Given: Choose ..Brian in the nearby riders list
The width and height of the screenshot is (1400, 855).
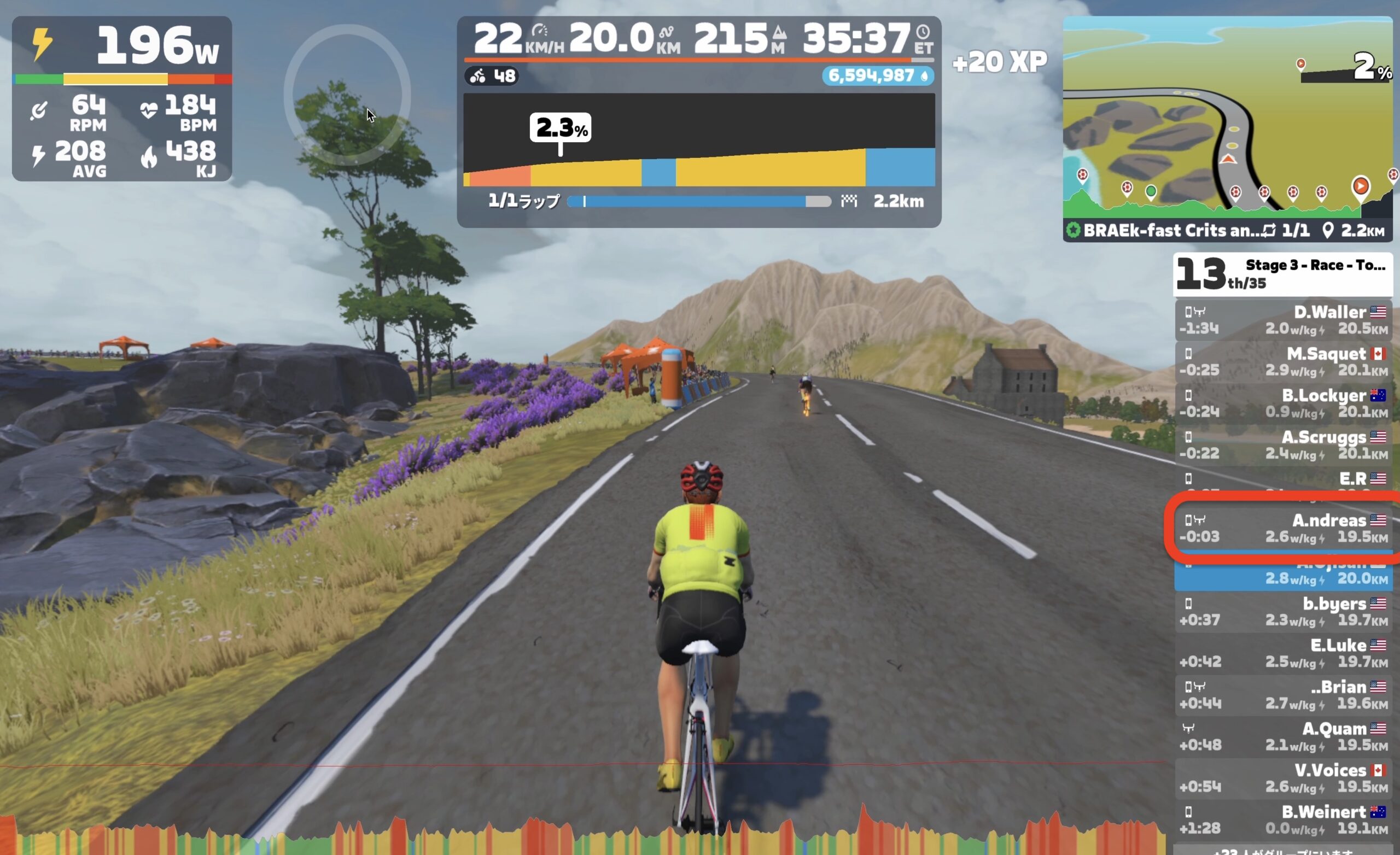Looking at the screenshot, I should 1283,695.
